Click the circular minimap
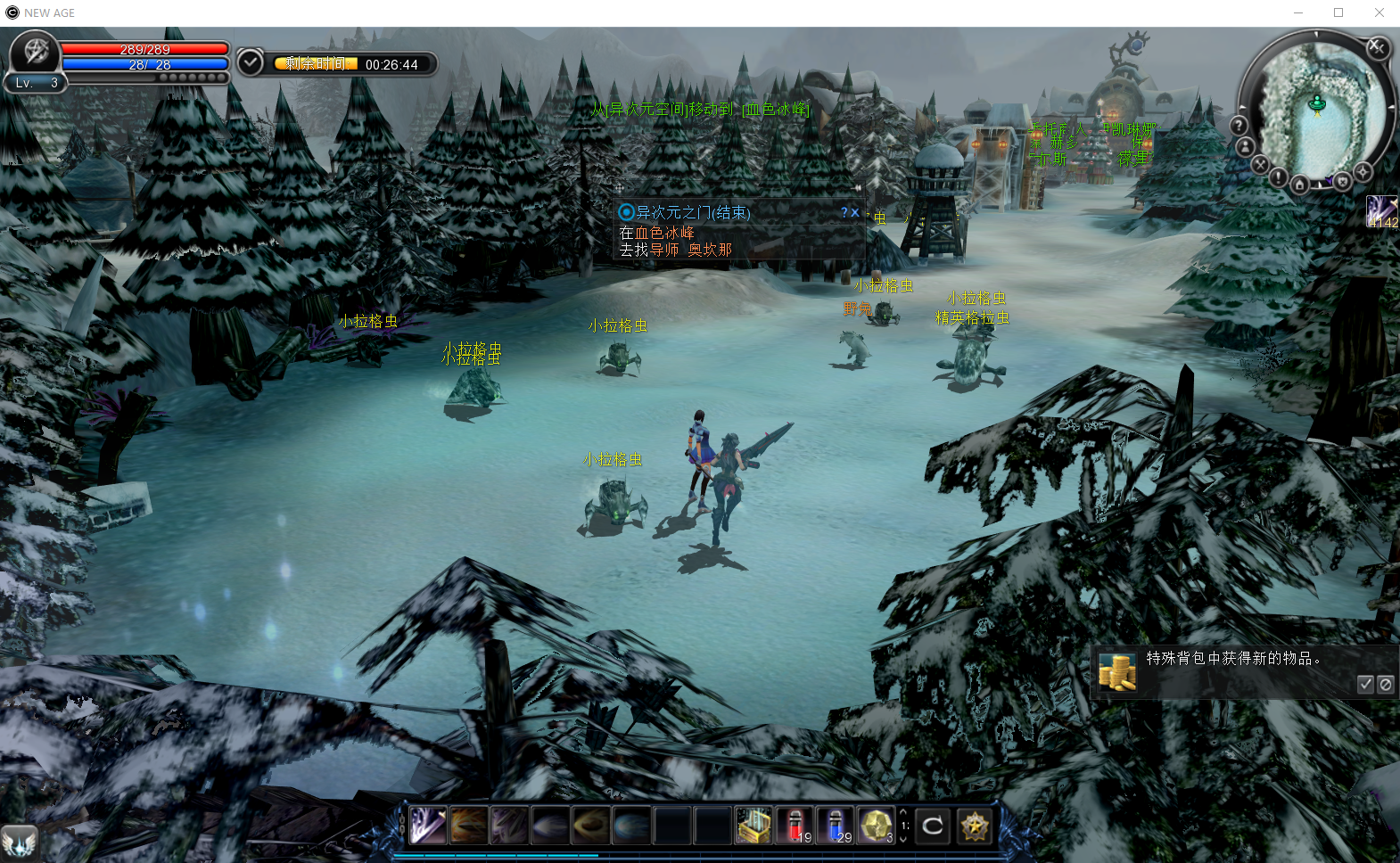The image size is (1400, 863). coord(1317,107)
